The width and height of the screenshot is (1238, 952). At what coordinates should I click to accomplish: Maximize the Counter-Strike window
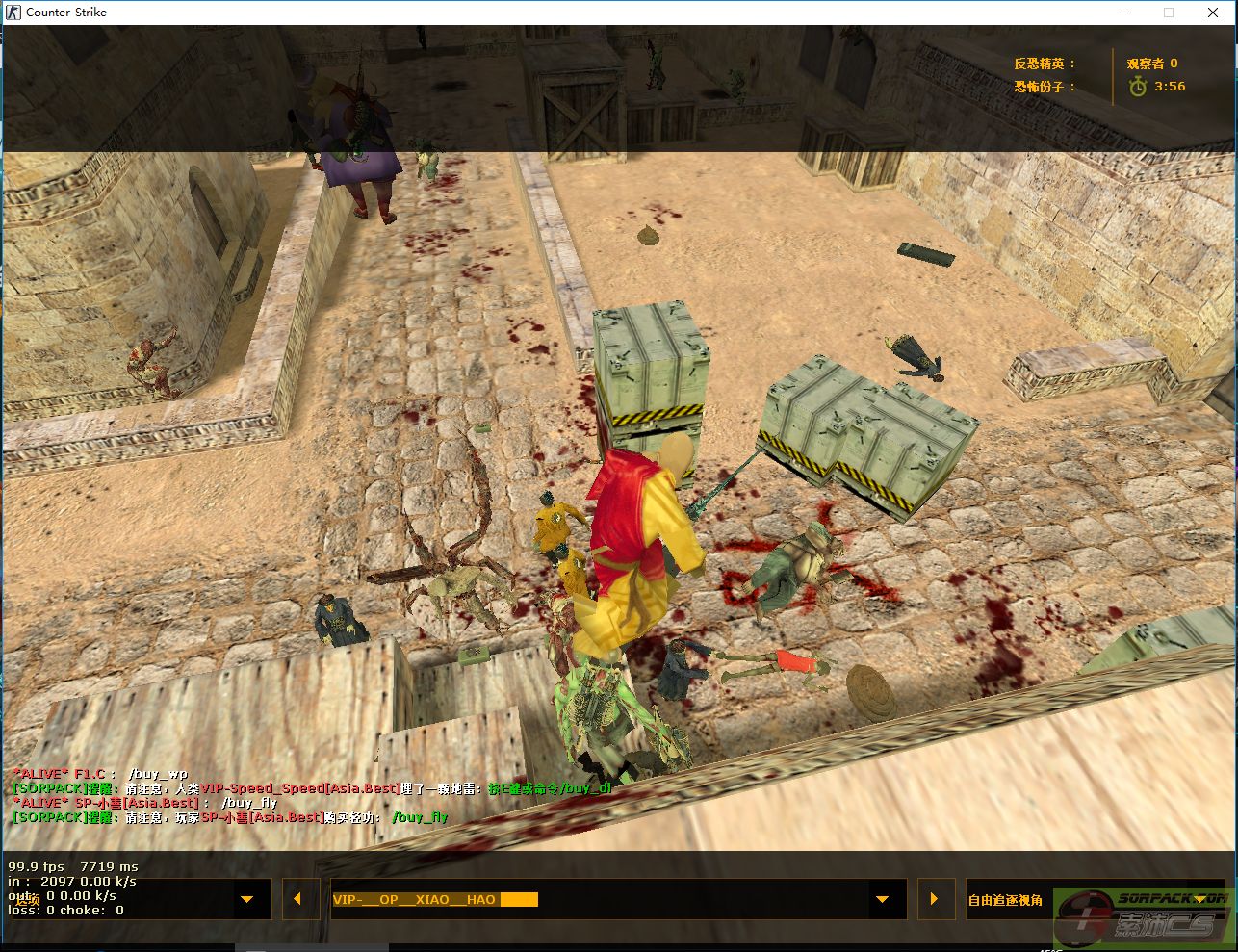pos(1169,13)
